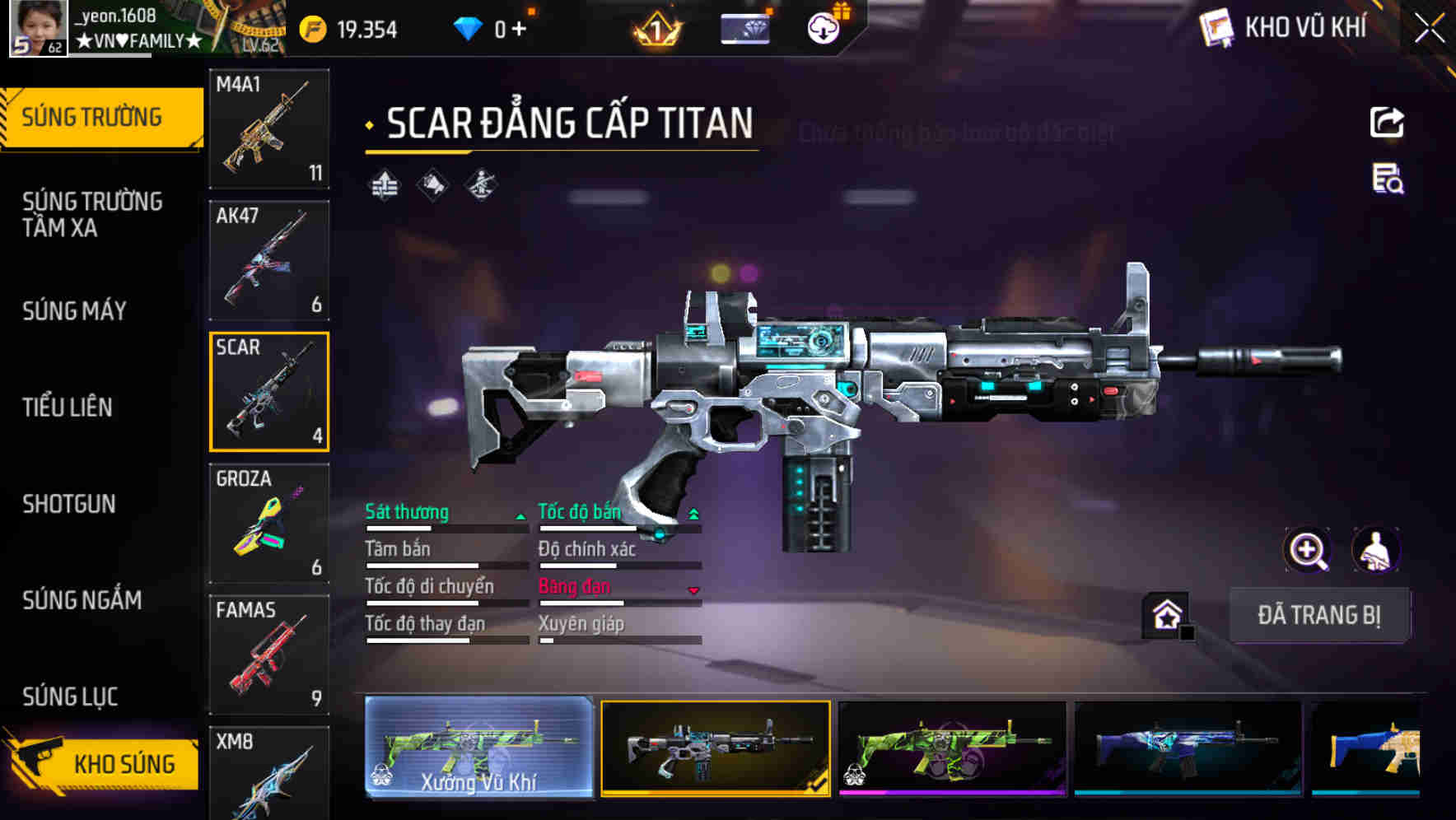Add diamonds with the plus button

[519, 30]
